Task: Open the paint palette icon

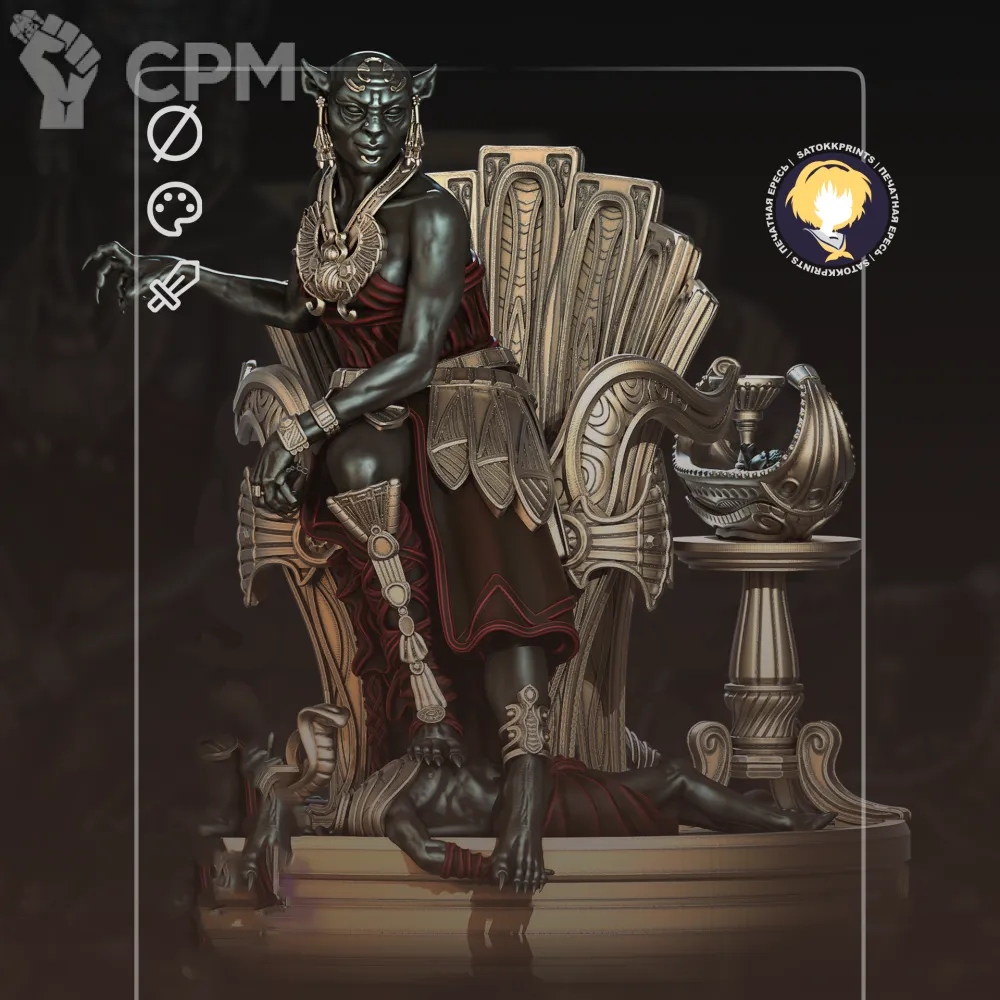Action: pos(175,209)
